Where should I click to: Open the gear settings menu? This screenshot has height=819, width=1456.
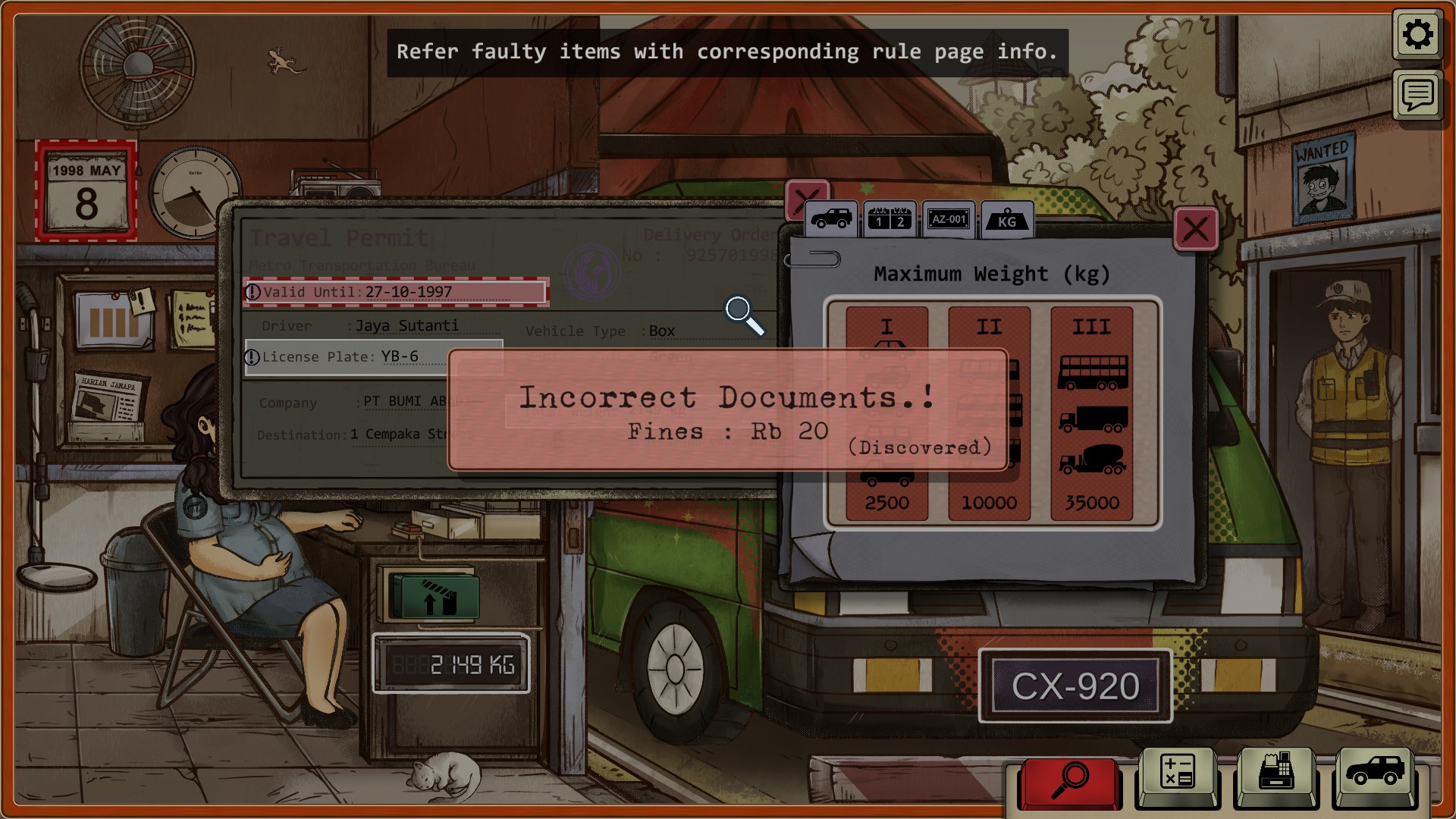tap(1417, 35)
